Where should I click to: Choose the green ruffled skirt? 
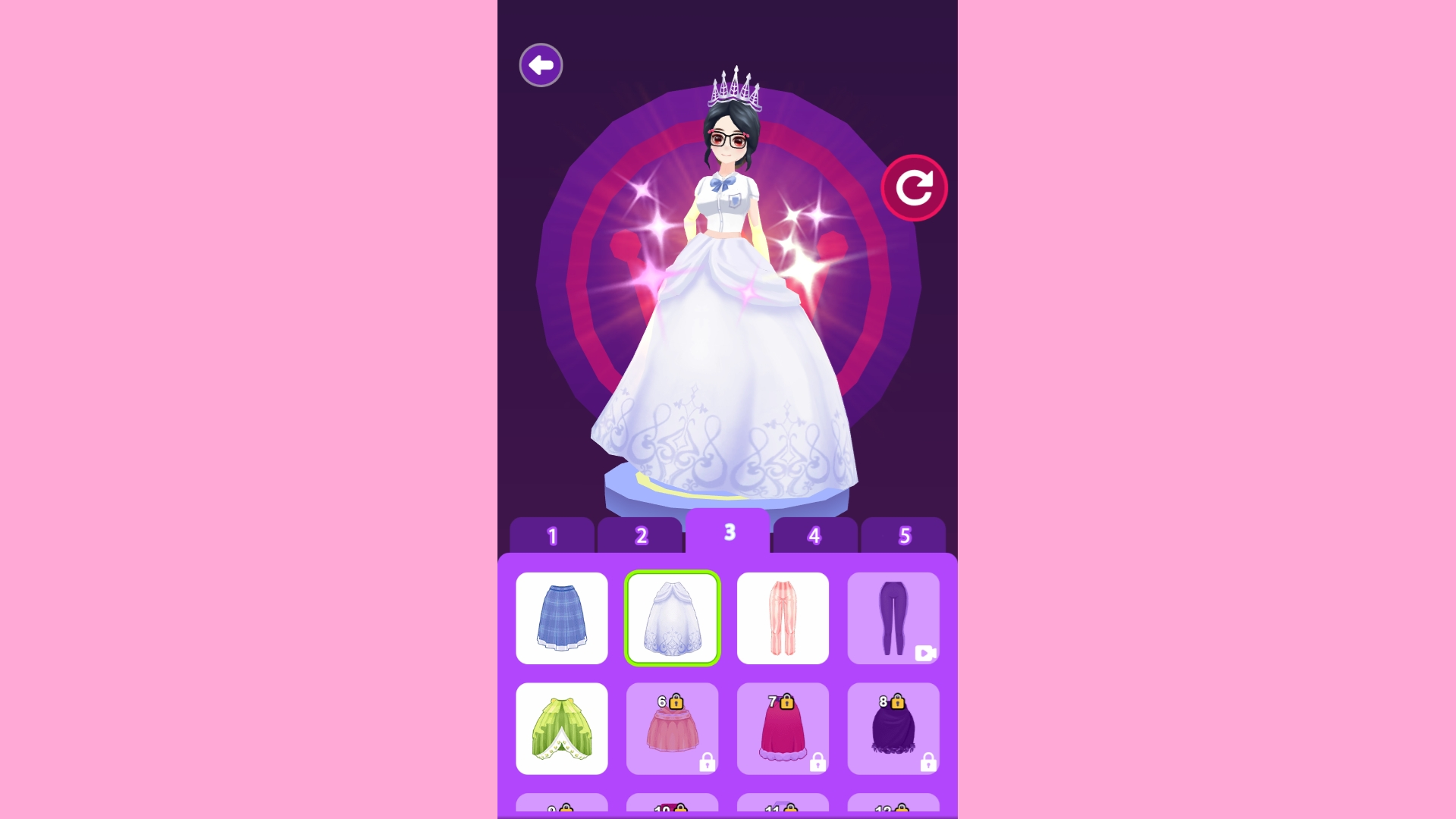pyautogui.click(x=562, y=729)
